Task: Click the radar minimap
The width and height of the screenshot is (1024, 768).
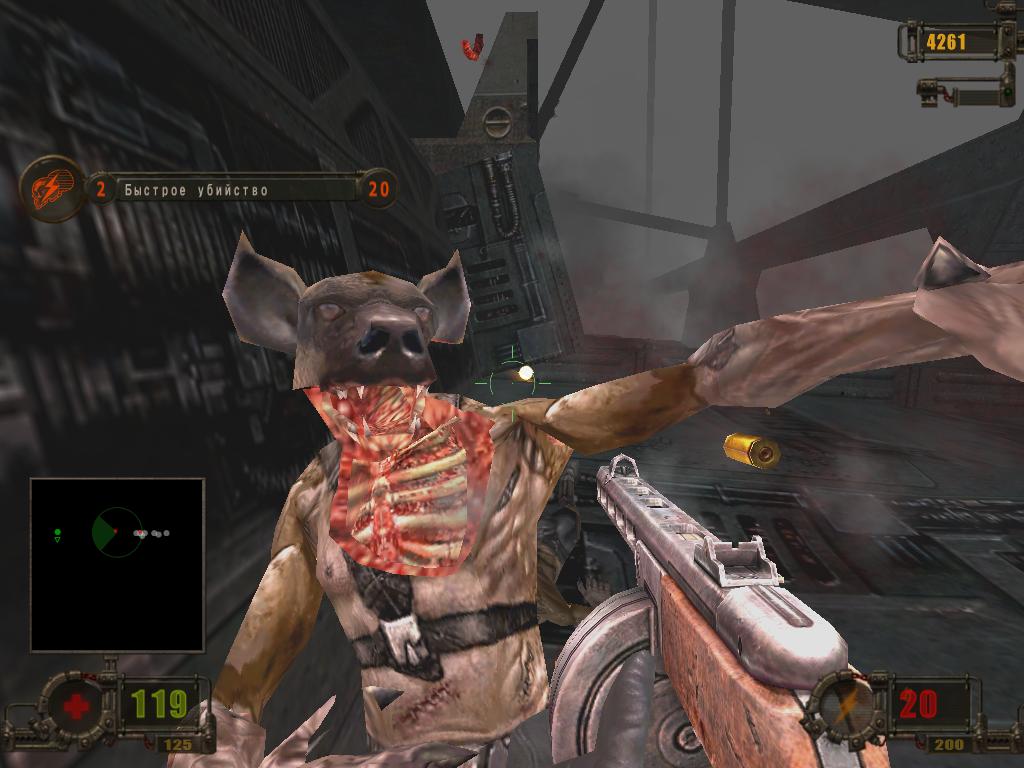Action: pyautogui.click(x=117, y=564)
